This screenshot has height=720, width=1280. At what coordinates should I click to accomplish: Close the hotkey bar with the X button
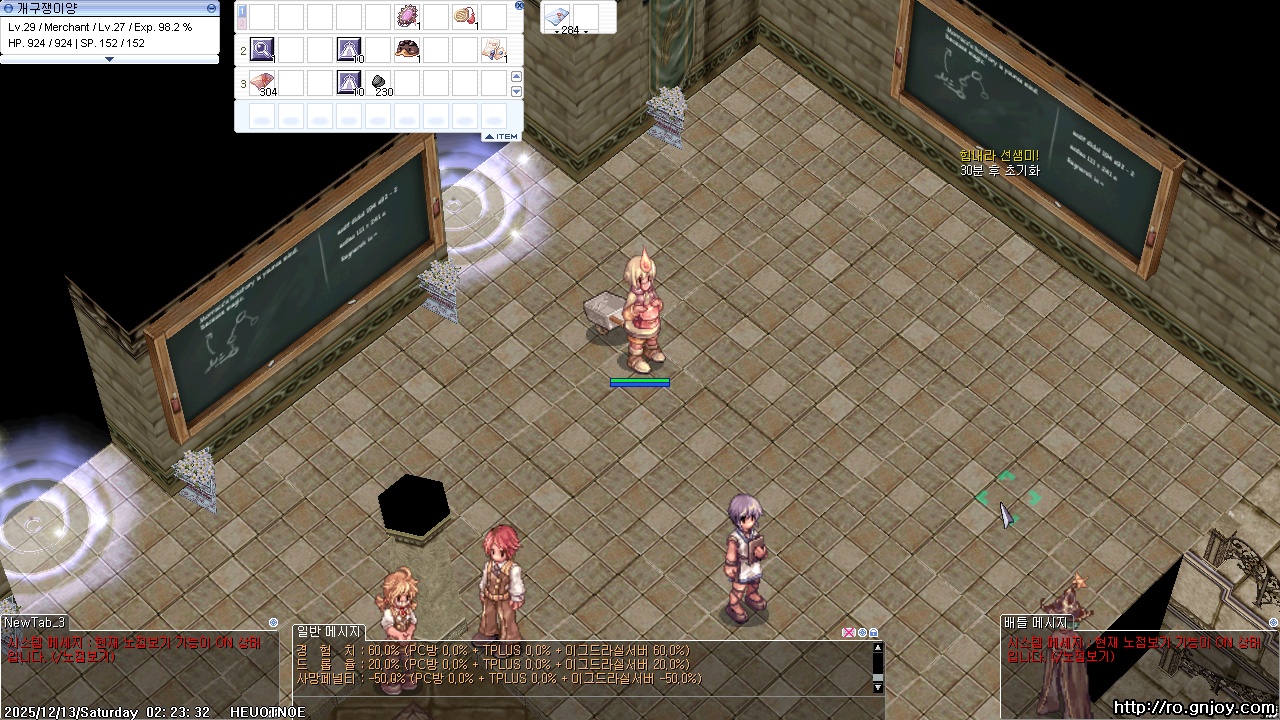click(x=519, y=5)
